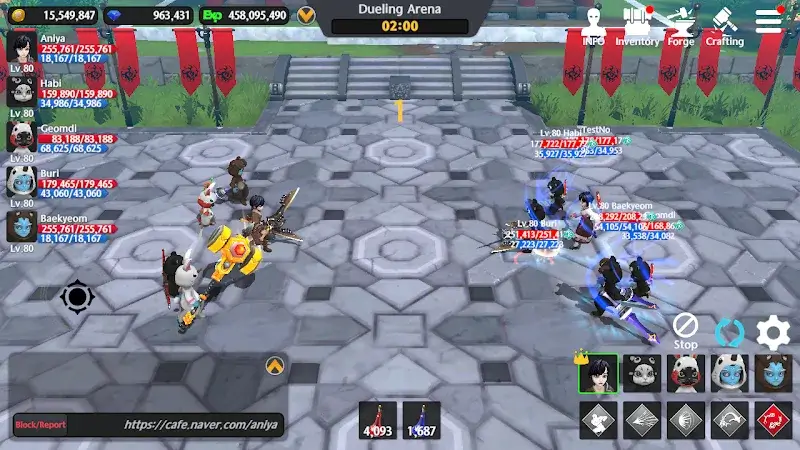Tap the crosshair target icon
800x450 pixels.
point(77,297)
